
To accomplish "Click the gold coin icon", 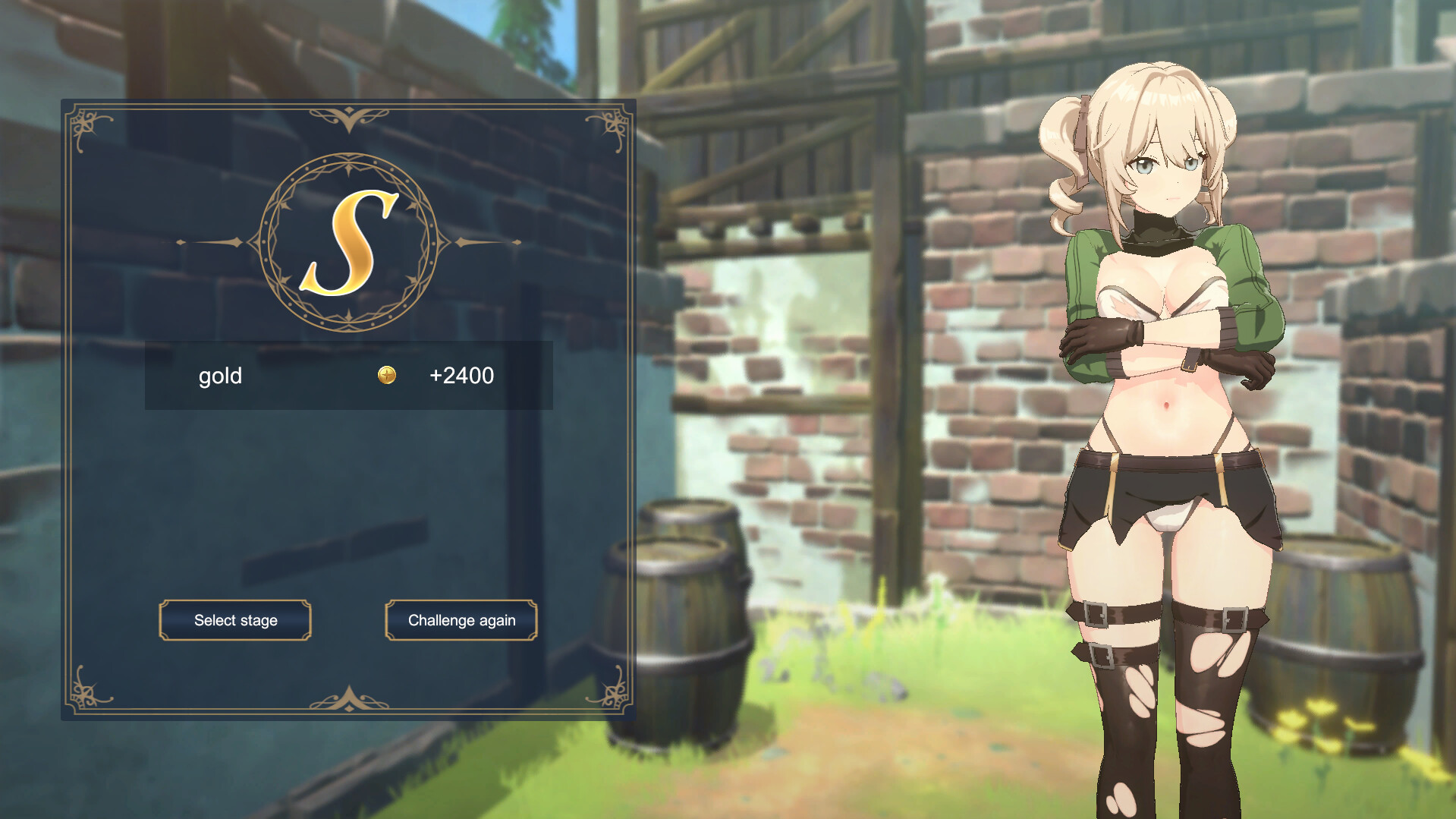I will pyautogui.click(x=386, y=375).
